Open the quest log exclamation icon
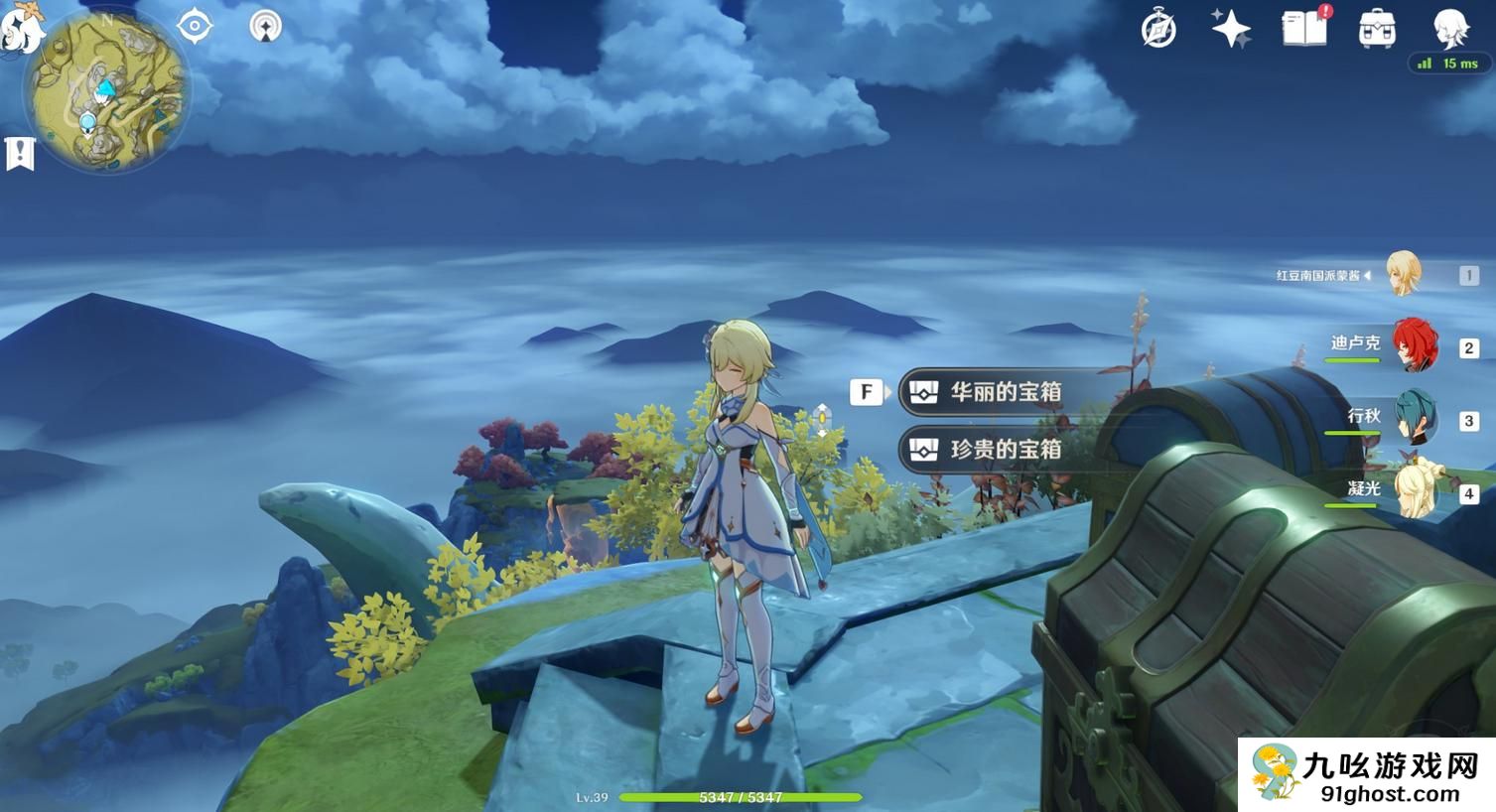1496x812 pixels. [x=20, y=154]
